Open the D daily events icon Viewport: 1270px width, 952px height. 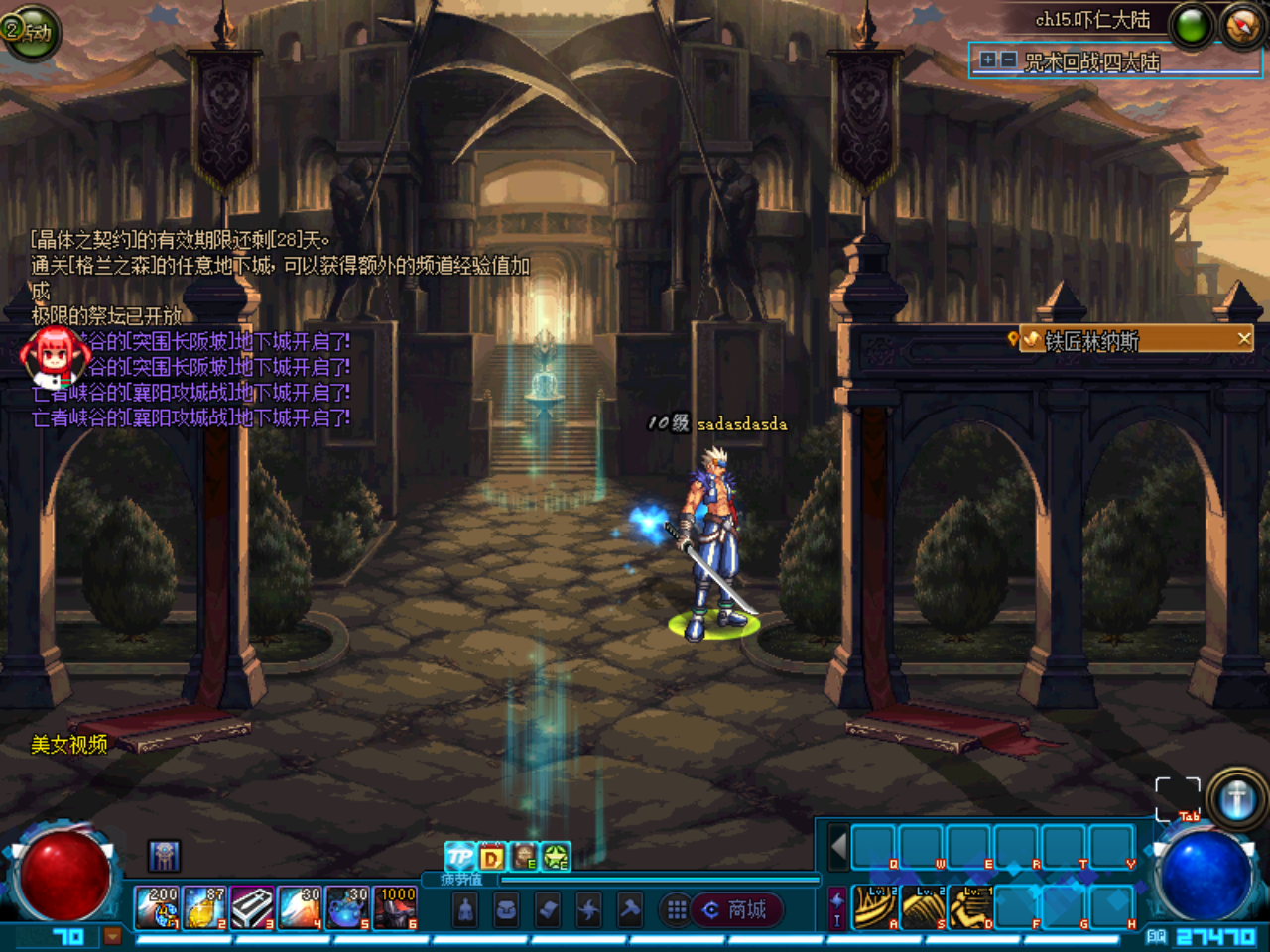[491, 856]
